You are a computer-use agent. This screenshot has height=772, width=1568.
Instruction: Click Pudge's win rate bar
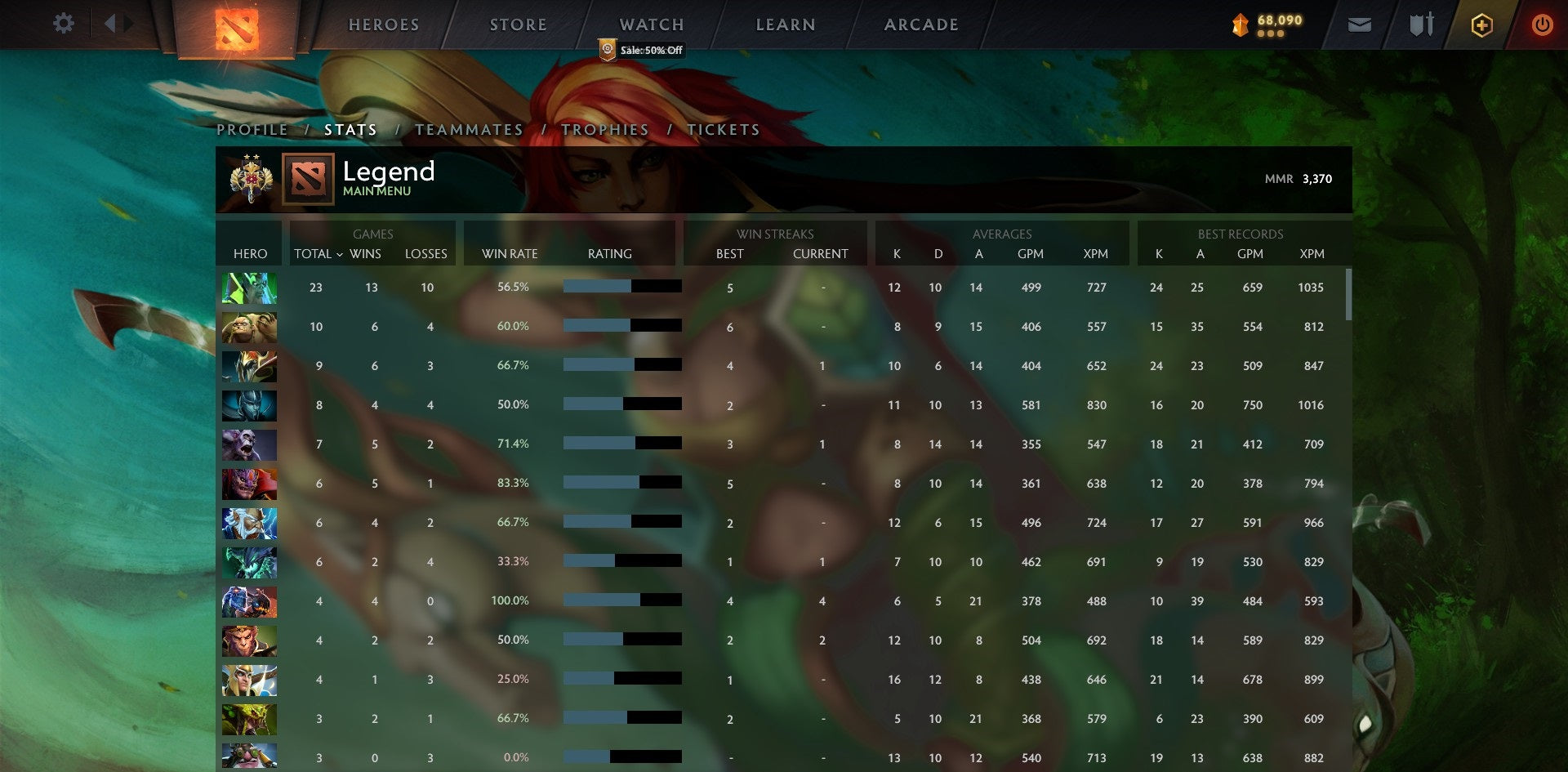tap(621, 326)
